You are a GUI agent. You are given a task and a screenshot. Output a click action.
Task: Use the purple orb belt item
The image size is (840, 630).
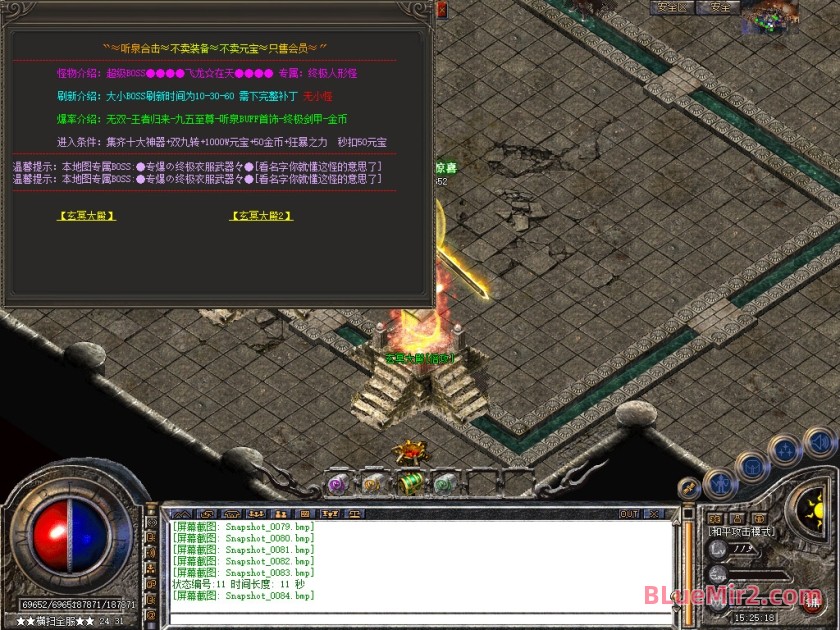(x=338, y=484)
